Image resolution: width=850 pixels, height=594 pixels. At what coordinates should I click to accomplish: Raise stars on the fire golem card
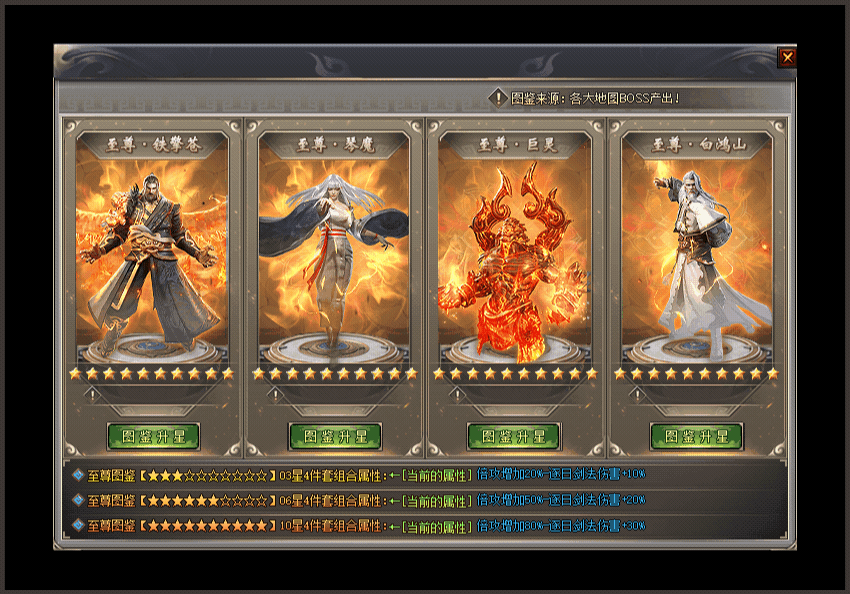(514, 437)
